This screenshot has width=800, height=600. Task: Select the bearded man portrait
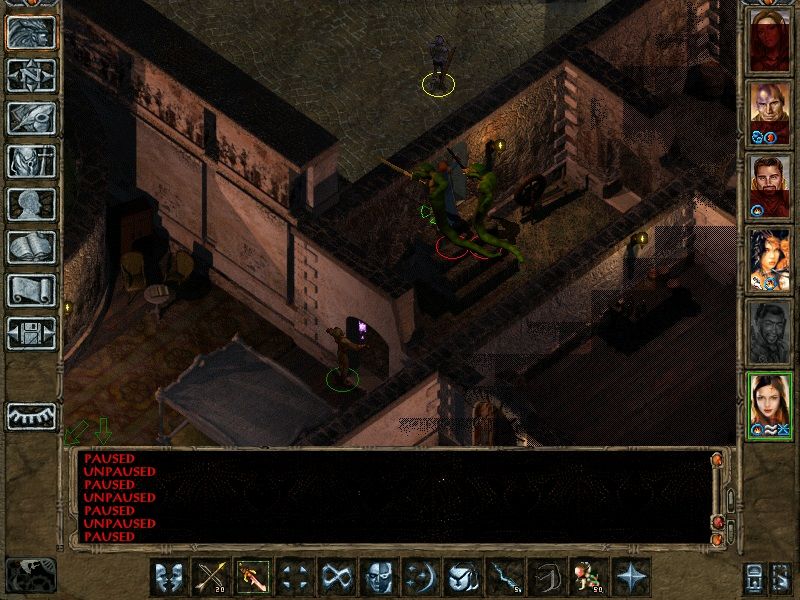(x=770, y=183)
